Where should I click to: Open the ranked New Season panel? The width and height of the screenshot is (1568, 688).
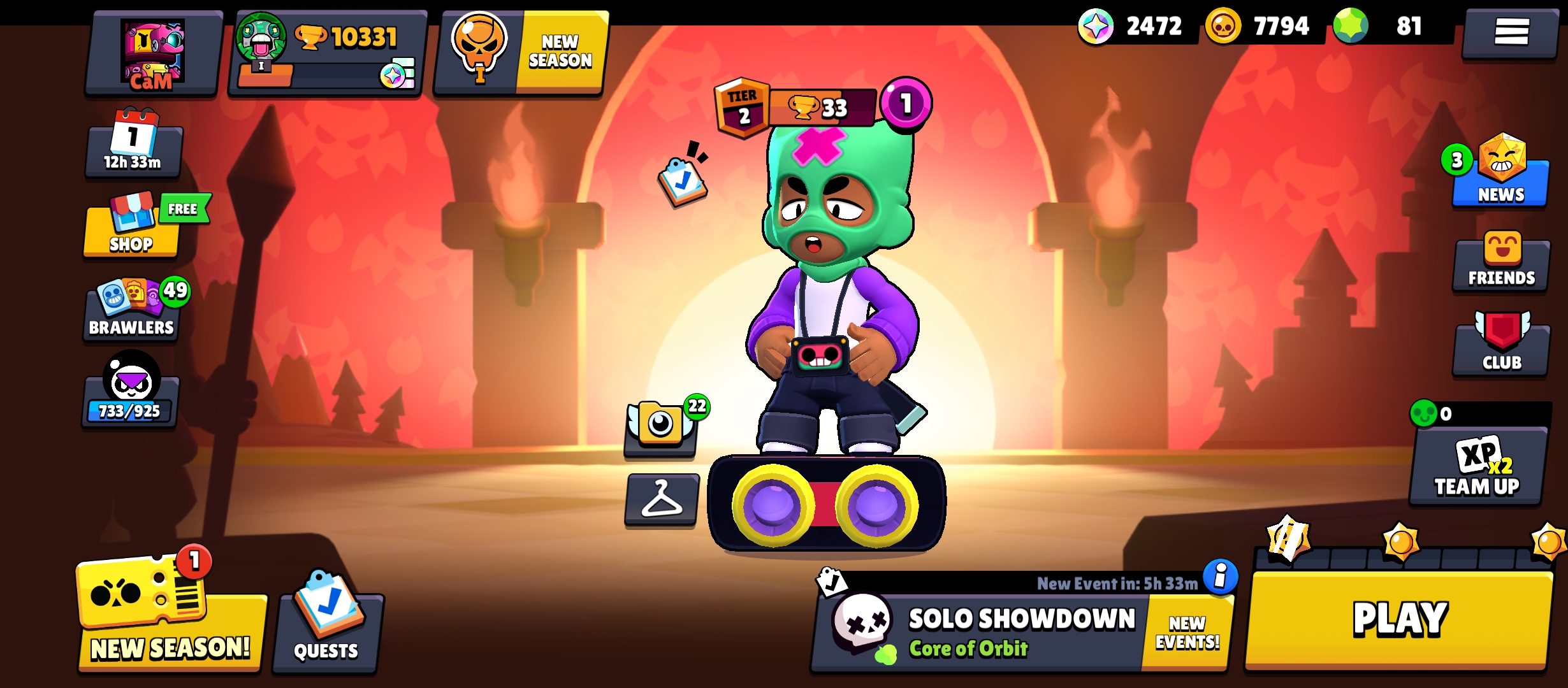(x=521, y=53)
